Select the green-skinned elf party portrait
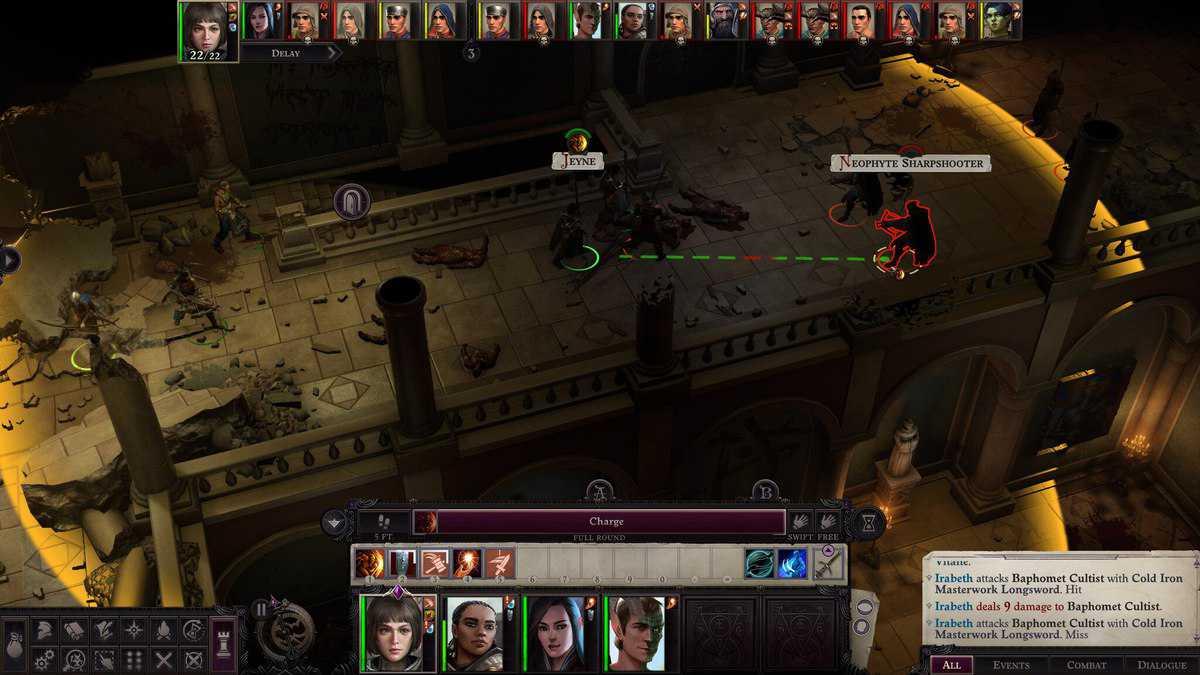 [x=635, y=632]
